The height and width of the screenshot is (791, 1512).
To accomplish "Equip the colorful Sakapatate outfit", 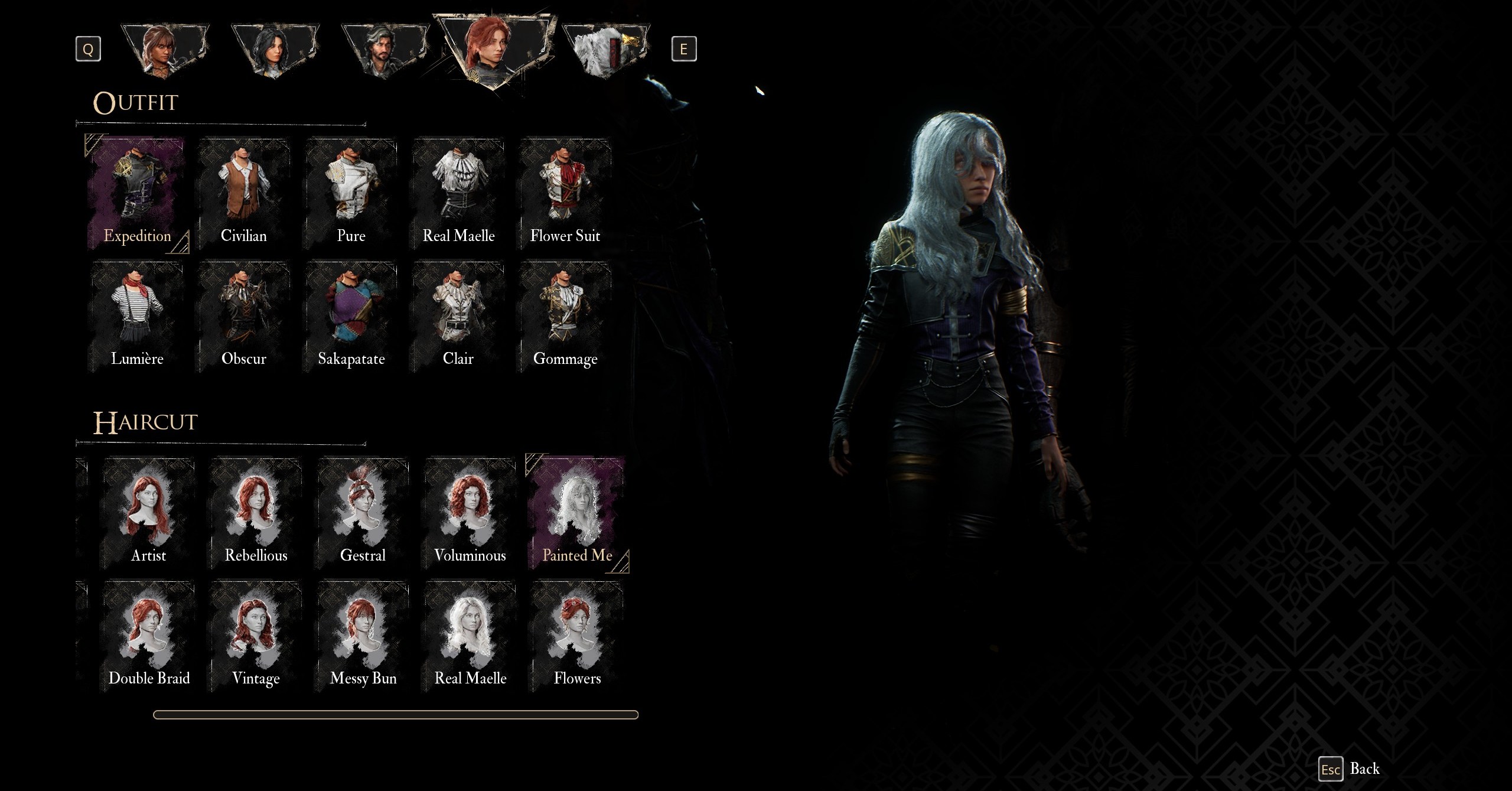I will [351, 317].
